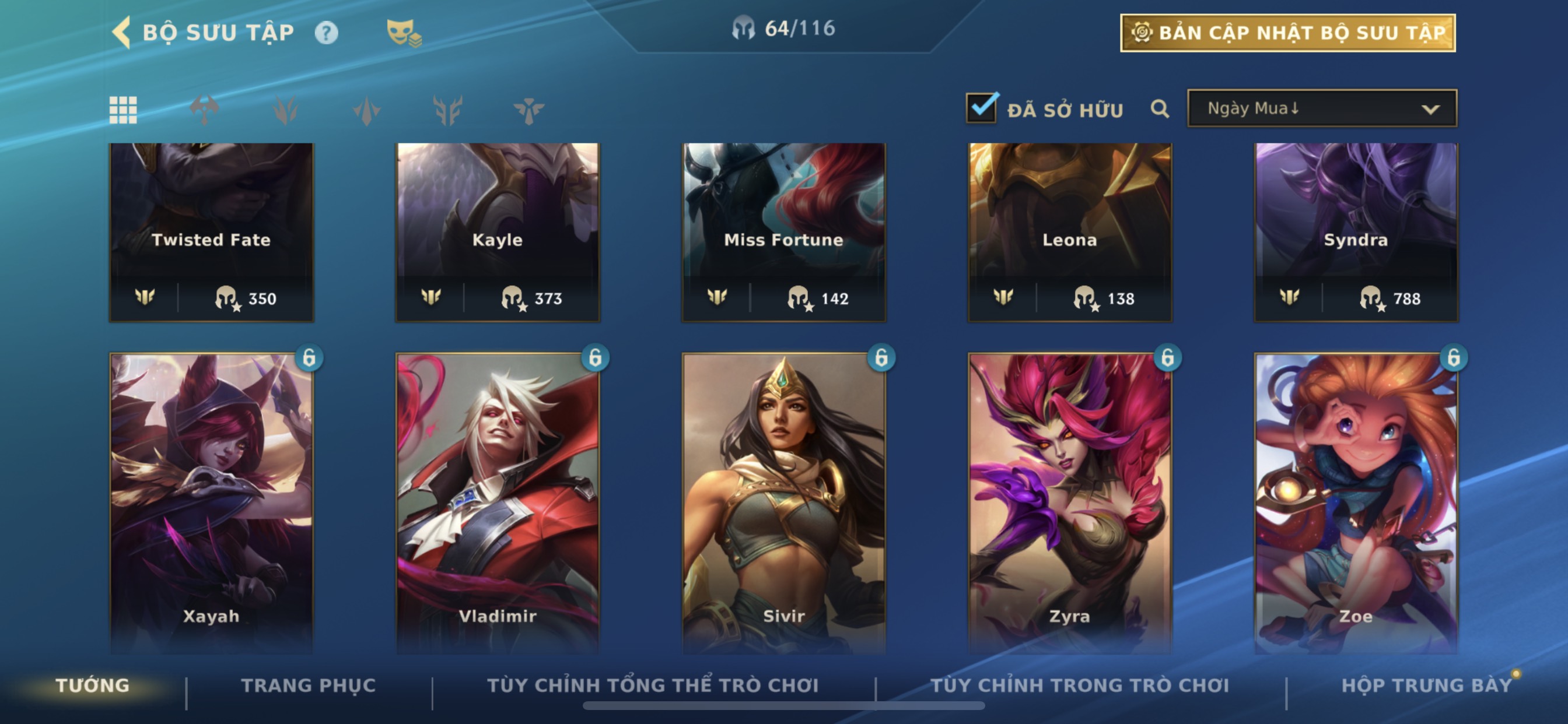The image size is (1568, 724).
Task: Expand the Ngày Mua sort dropdown
Action: coord(1322,109)
